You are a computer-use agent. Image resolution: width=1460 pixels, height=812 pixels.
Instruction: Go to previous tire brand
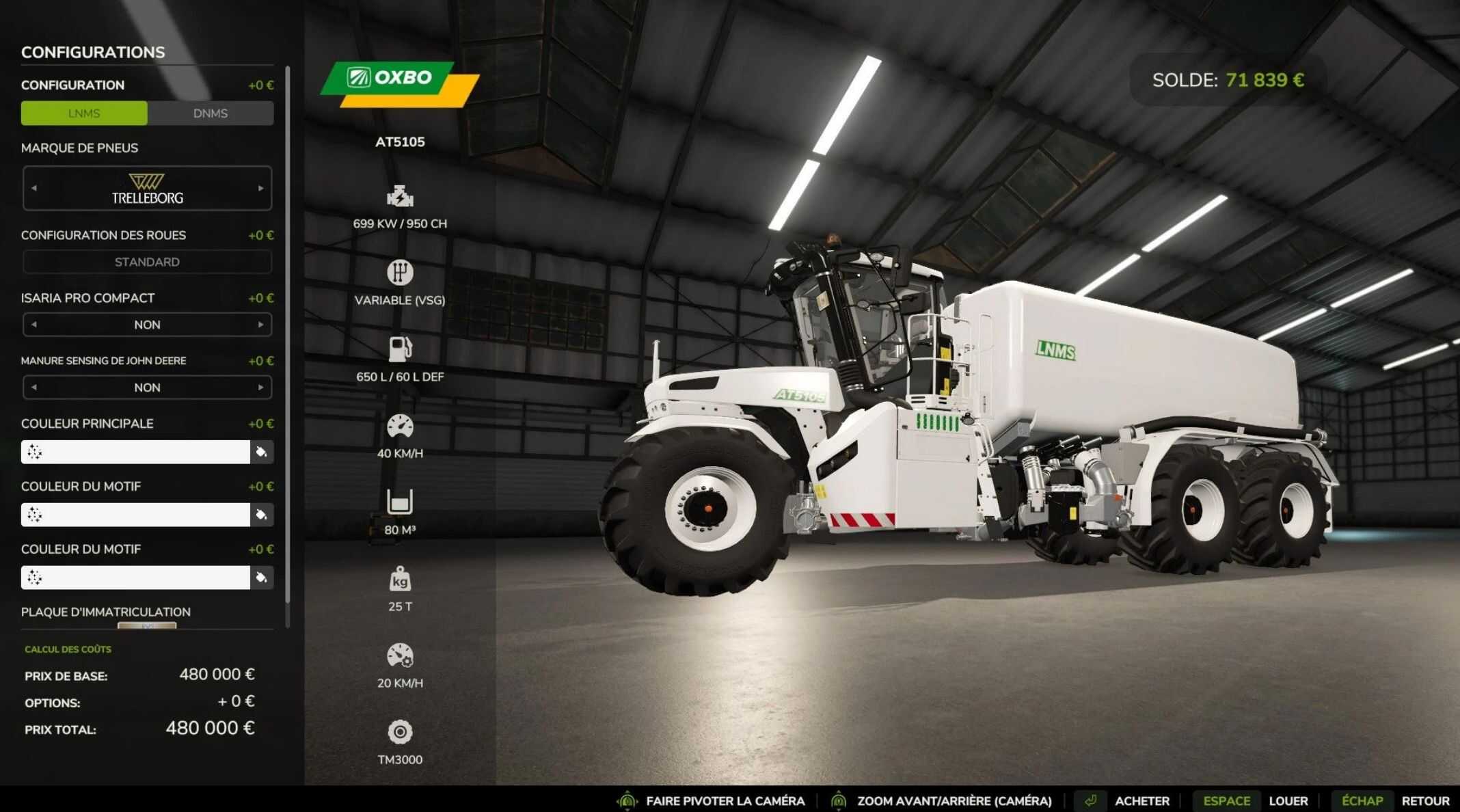[34, 188]
